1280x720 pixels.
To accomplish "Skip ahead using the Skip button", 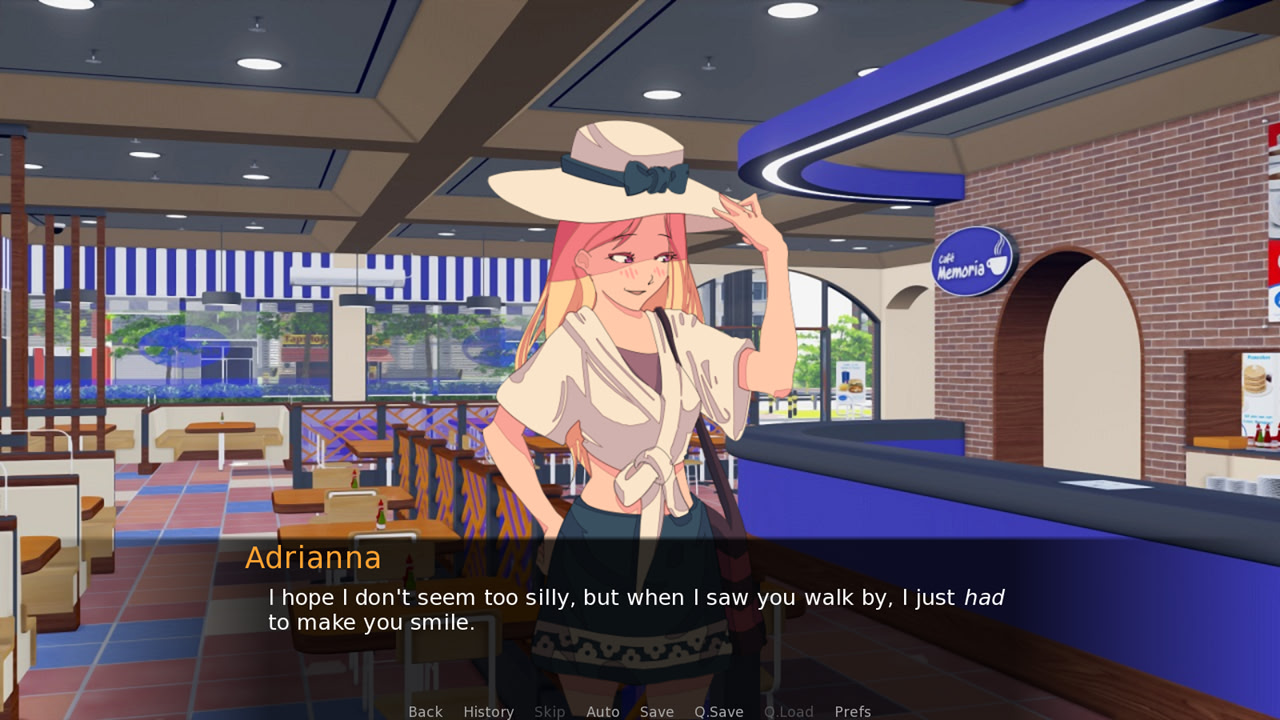I will [549, 711].
